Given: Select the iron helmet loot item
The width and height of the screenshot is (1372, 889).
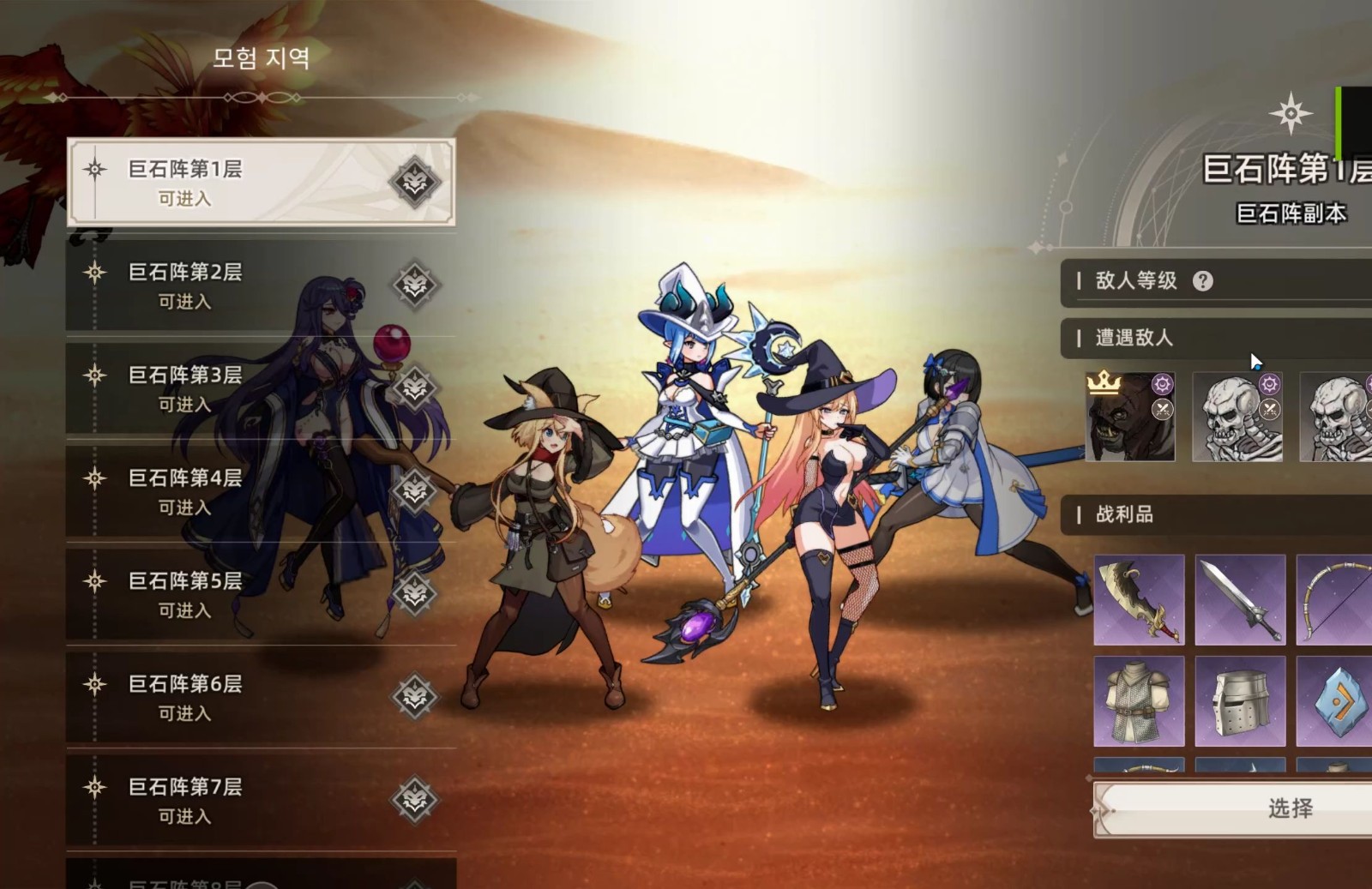Looking at the screenshot, I should click(1240, 701).
